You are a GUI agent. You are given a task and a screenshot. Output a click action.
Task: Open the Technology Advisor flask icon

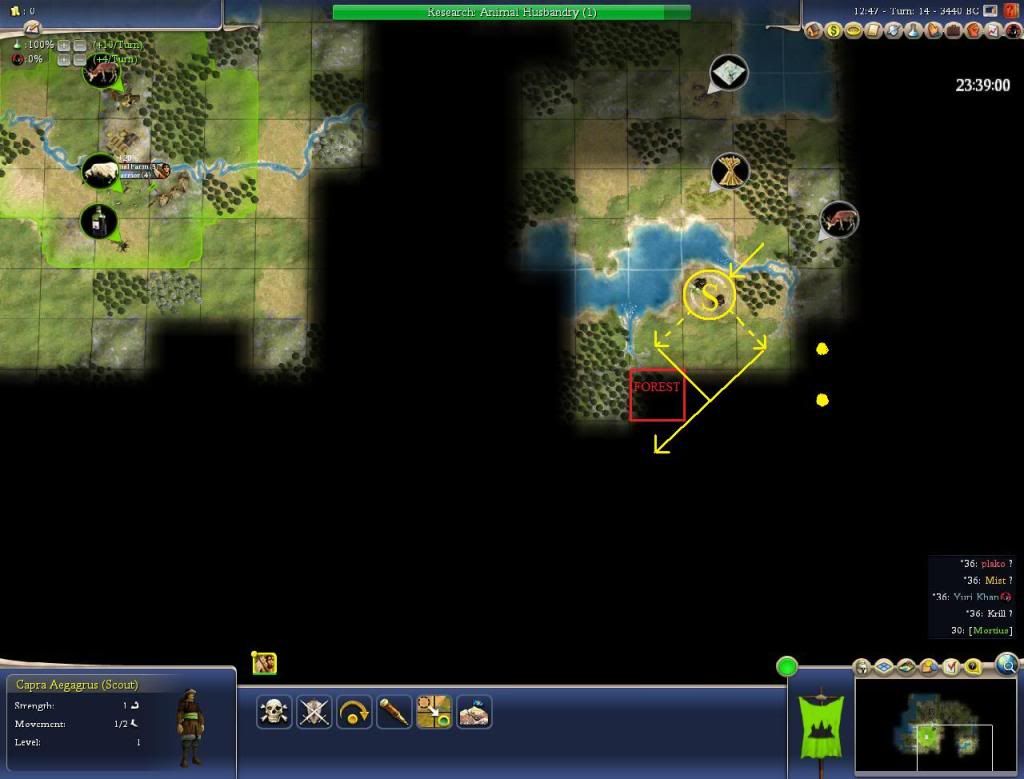pyautogui.click(x=913, y=31)
